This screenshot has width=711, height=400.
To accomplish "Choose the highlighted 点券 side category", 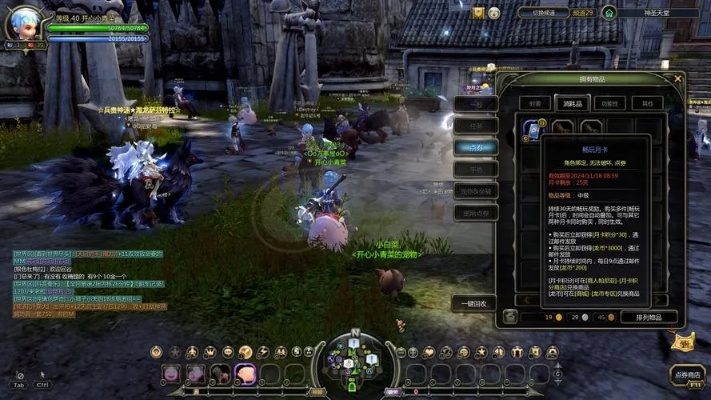I will click(475, 147).
